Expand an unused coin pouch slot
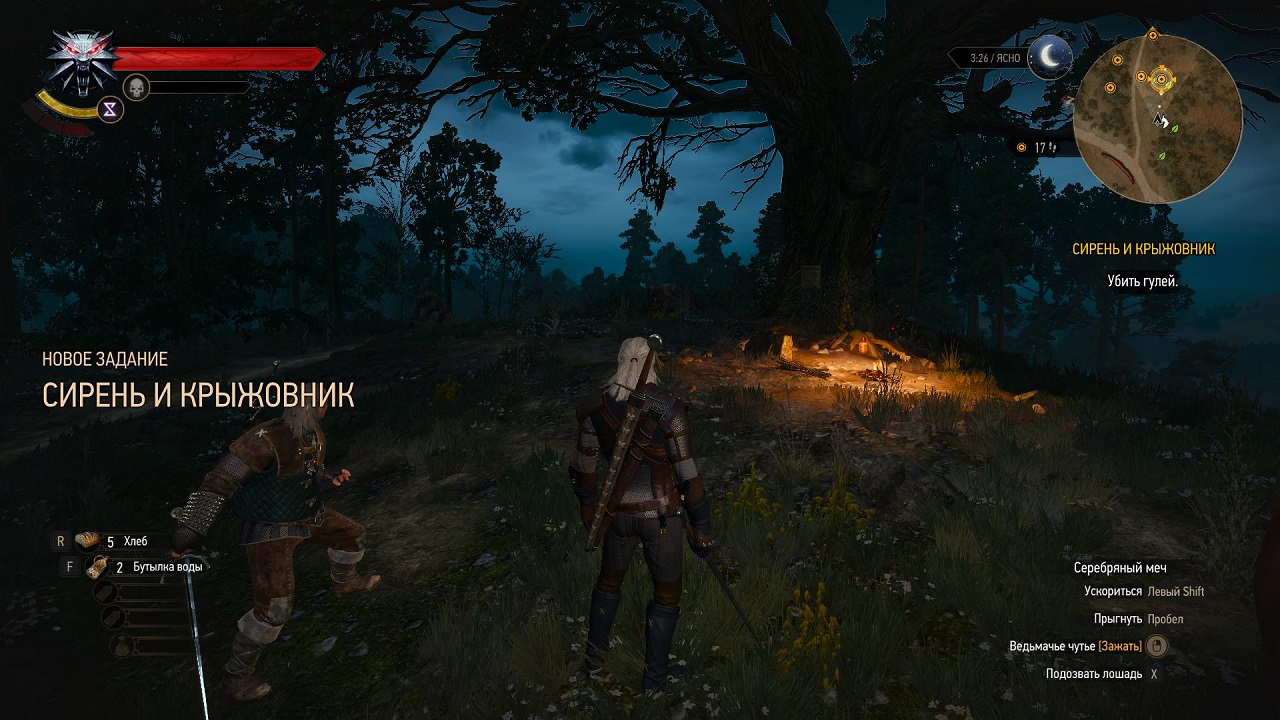 (x=121, y=643)
